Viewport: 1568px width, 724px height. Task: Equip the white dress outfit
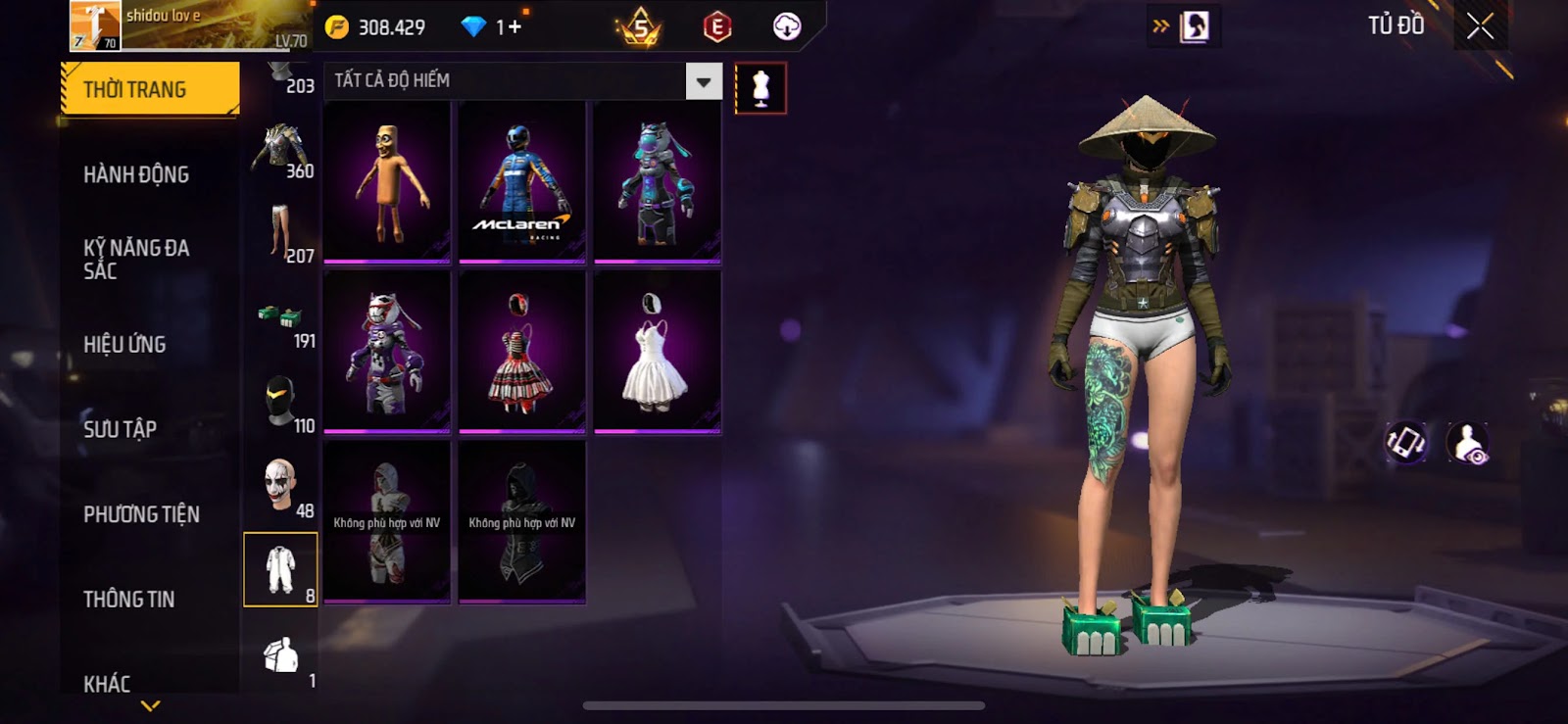657,352
